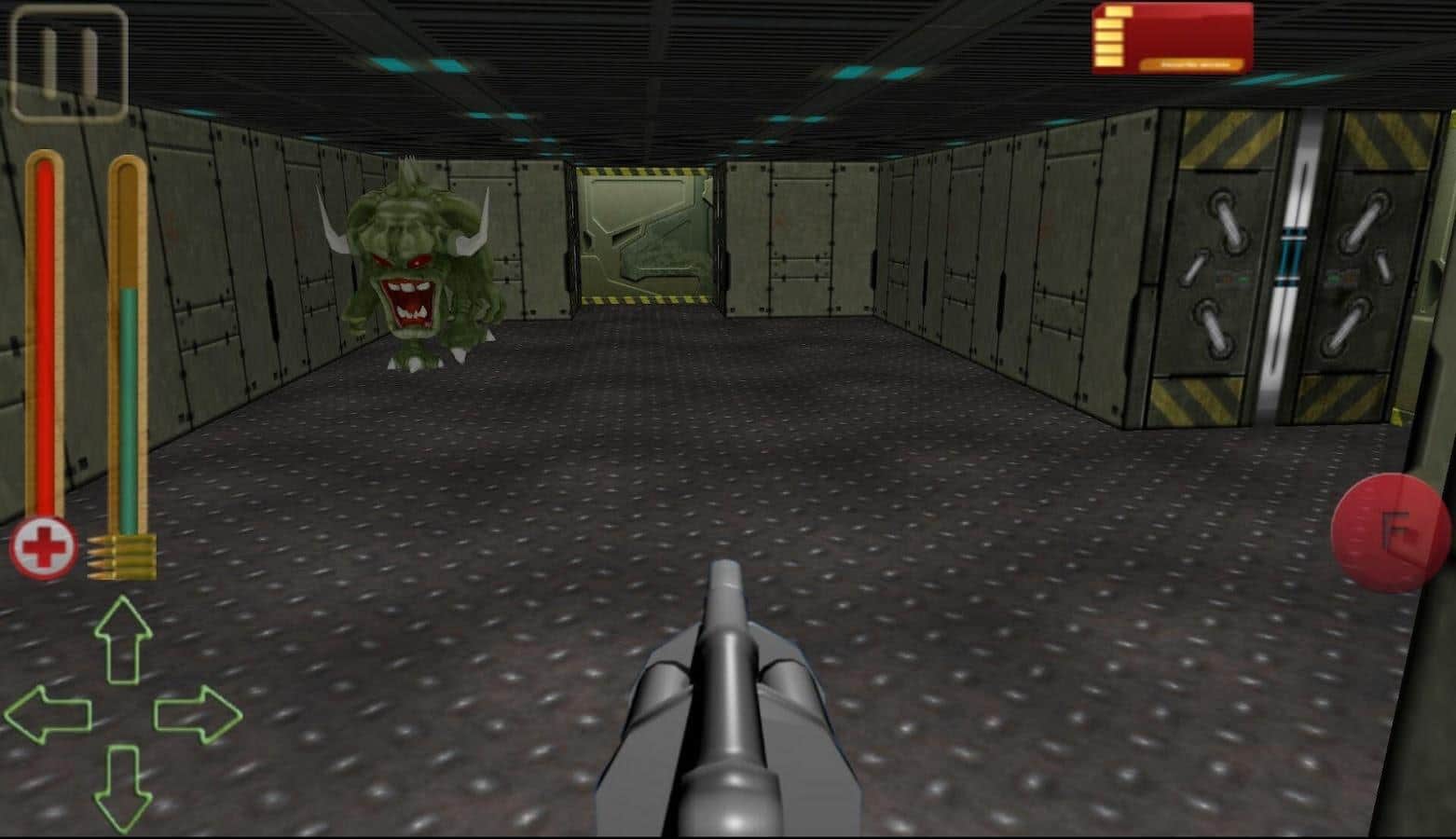This screenshot has width=1456, height=839.
Task: Pause the game with the pause button
Action: (69, 62)
